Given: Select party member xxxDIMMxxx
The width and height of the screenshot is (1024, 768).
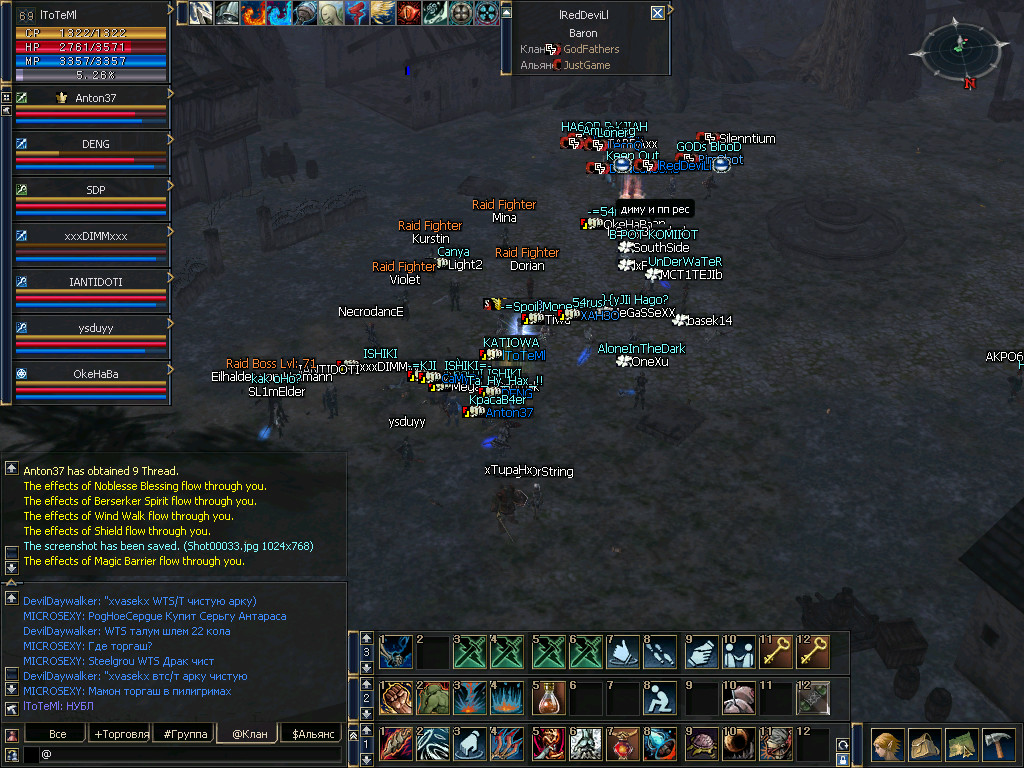Looking at the screenshot, I should click(x=96, y=236).
